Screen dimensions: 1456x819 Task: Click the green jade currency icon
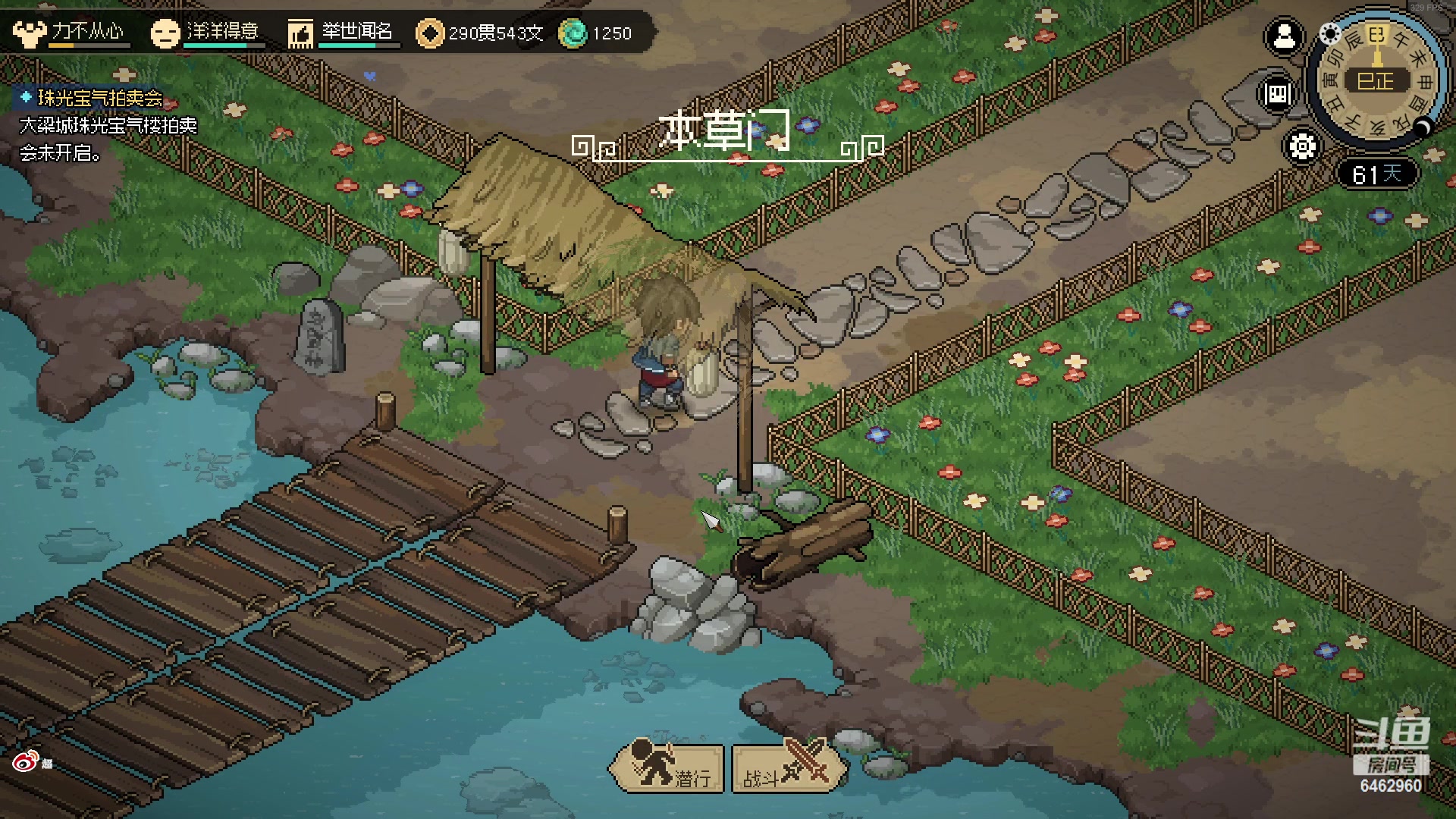pos(573,33)
